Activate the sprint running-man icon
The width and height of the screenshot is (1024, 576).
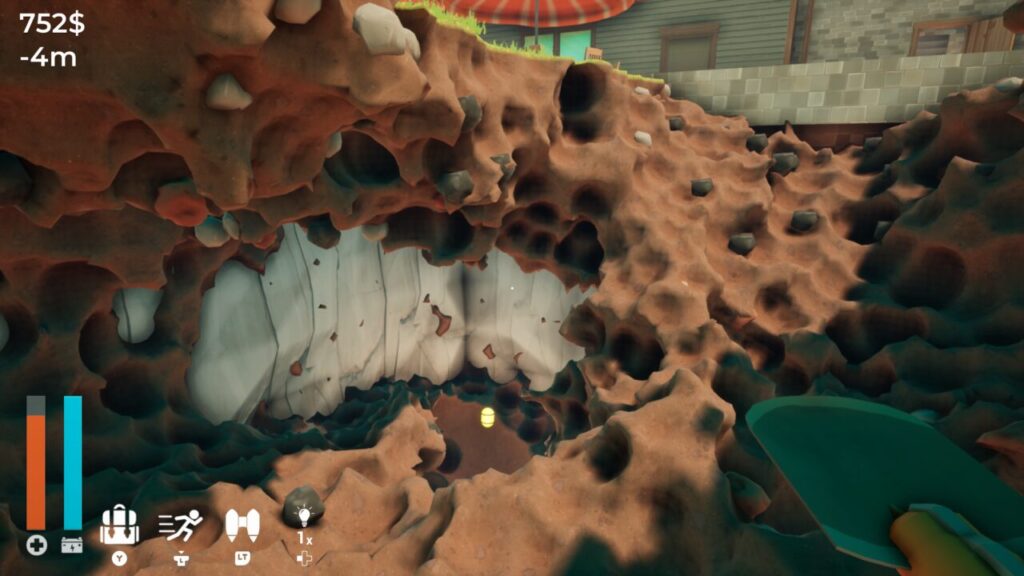(181, 524)
